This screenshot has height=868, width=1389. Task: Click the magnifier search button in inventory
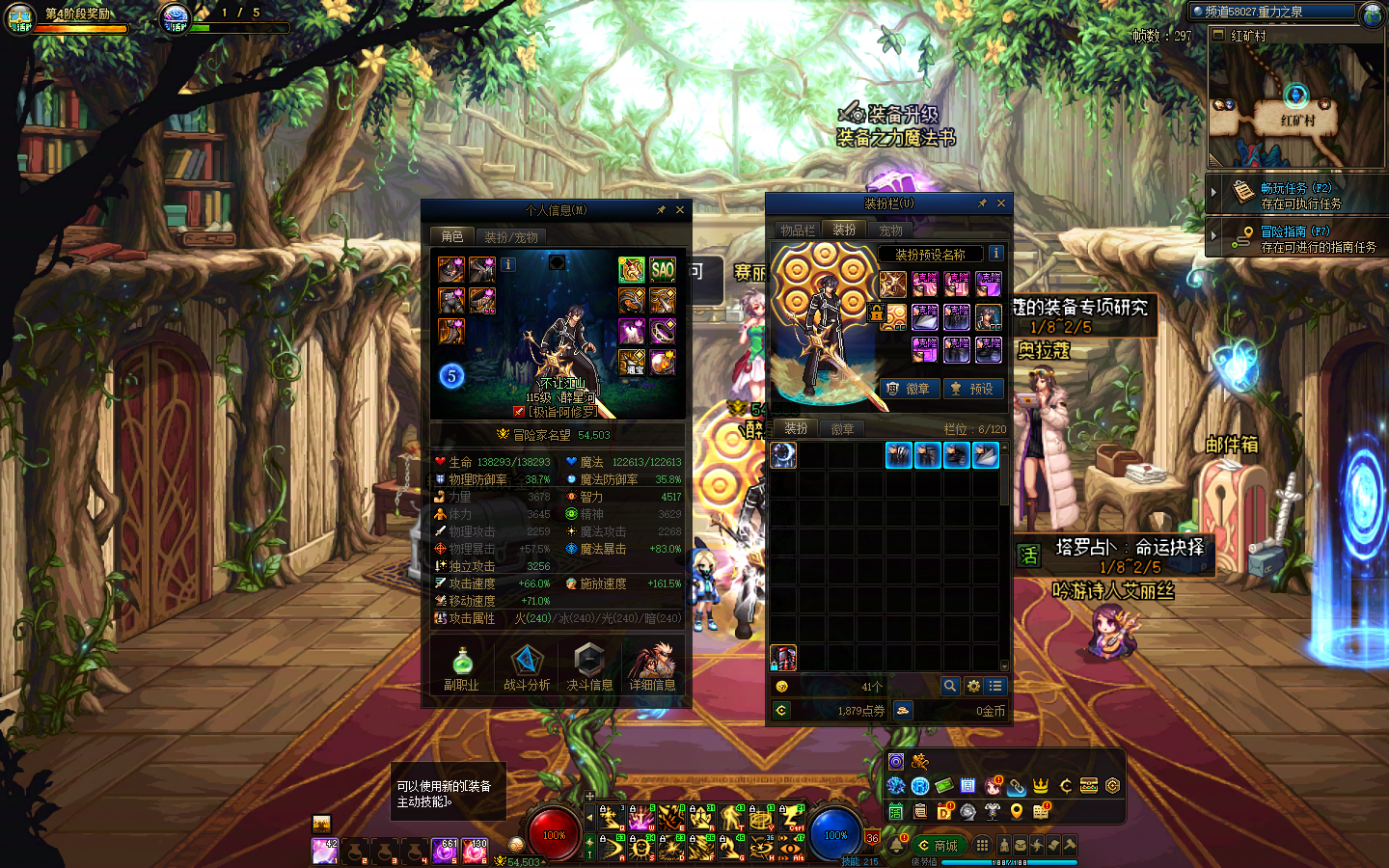tap(950, 686)
